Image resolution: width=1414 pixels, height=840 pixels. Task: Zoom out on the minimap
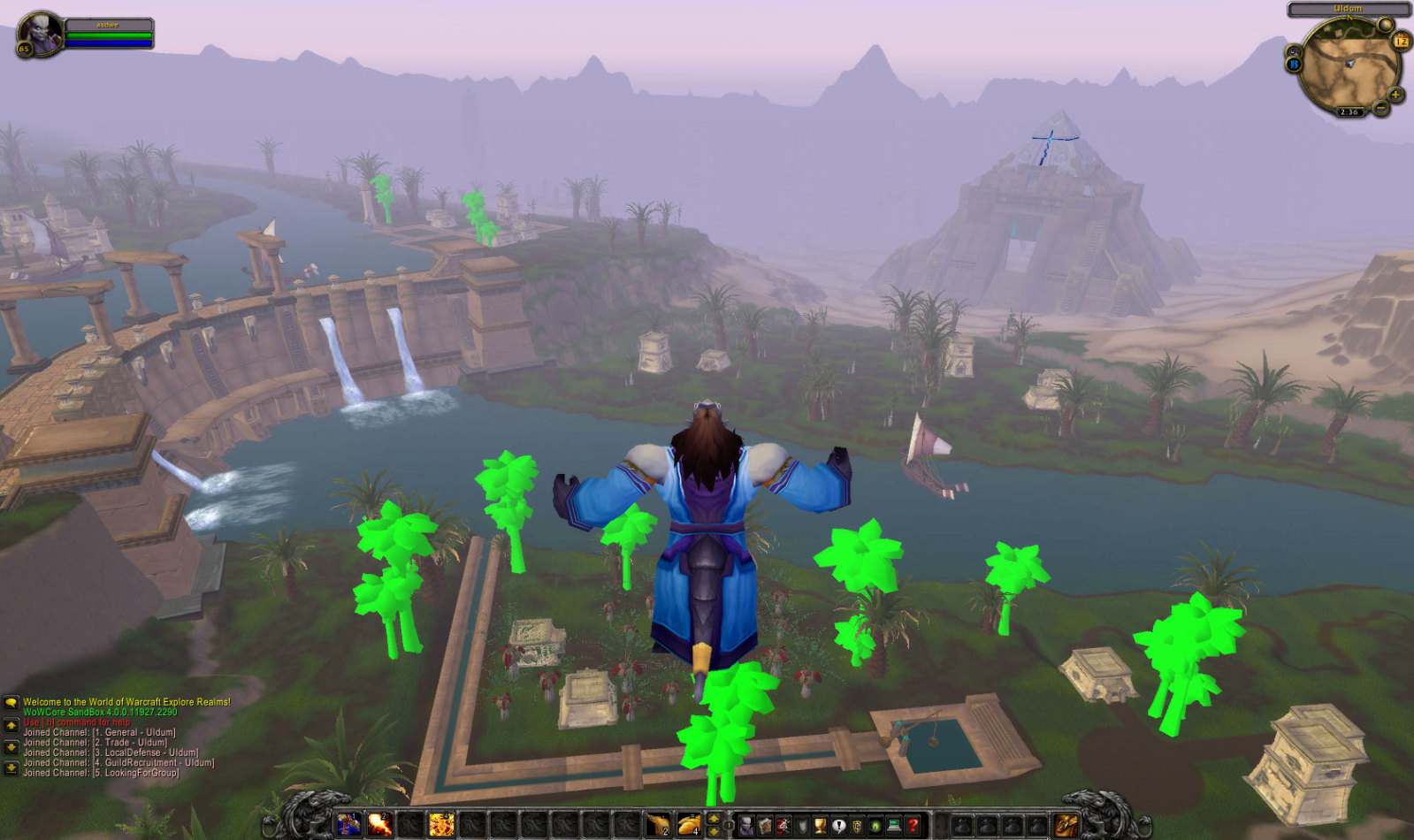pyautogui.click(x=1380, y=109)
